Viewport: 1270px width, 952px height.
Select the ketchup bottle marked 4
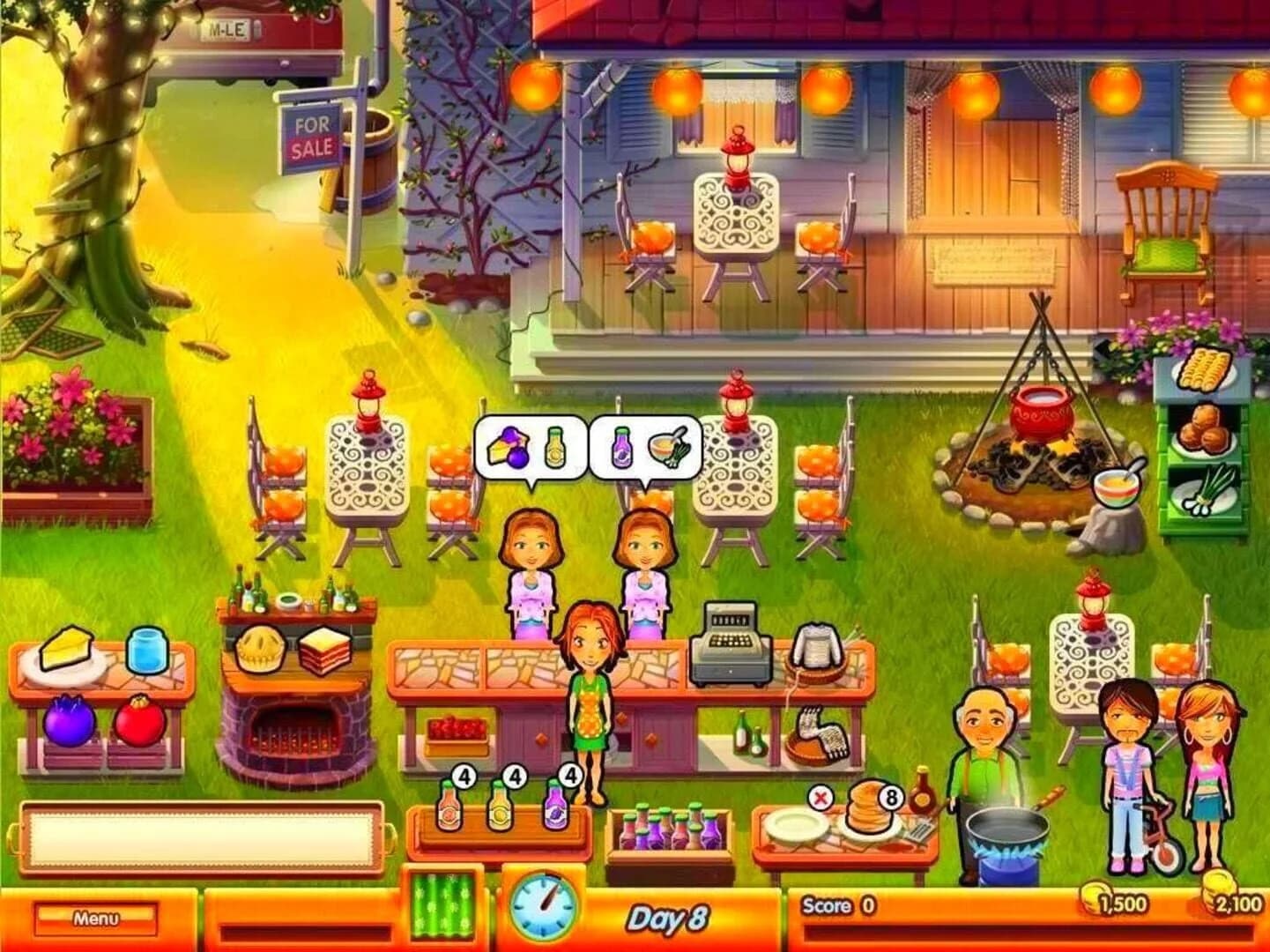pyautogui.click(x=447, y=807)
